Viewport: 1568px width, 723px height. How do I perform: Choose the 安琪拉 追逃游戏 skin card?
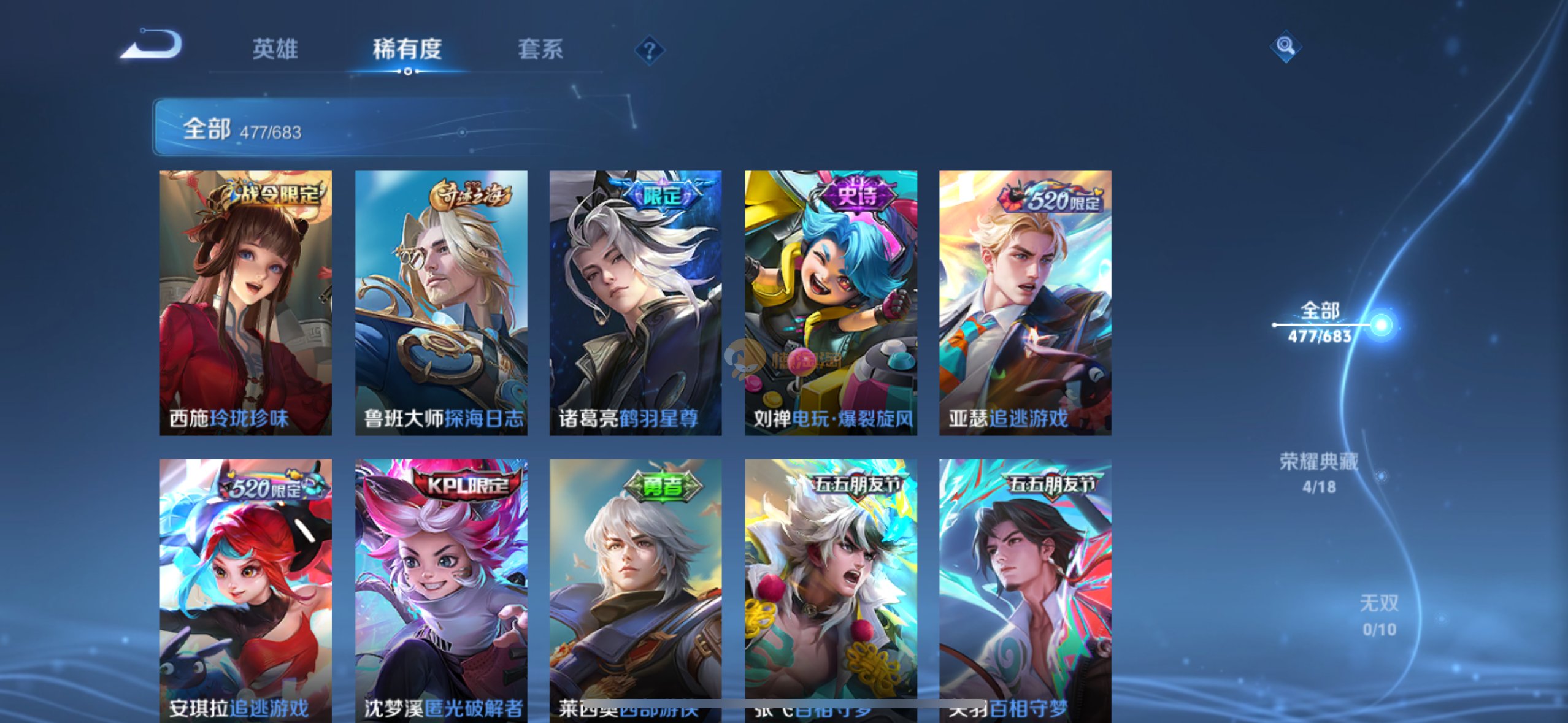pos(245,590)
